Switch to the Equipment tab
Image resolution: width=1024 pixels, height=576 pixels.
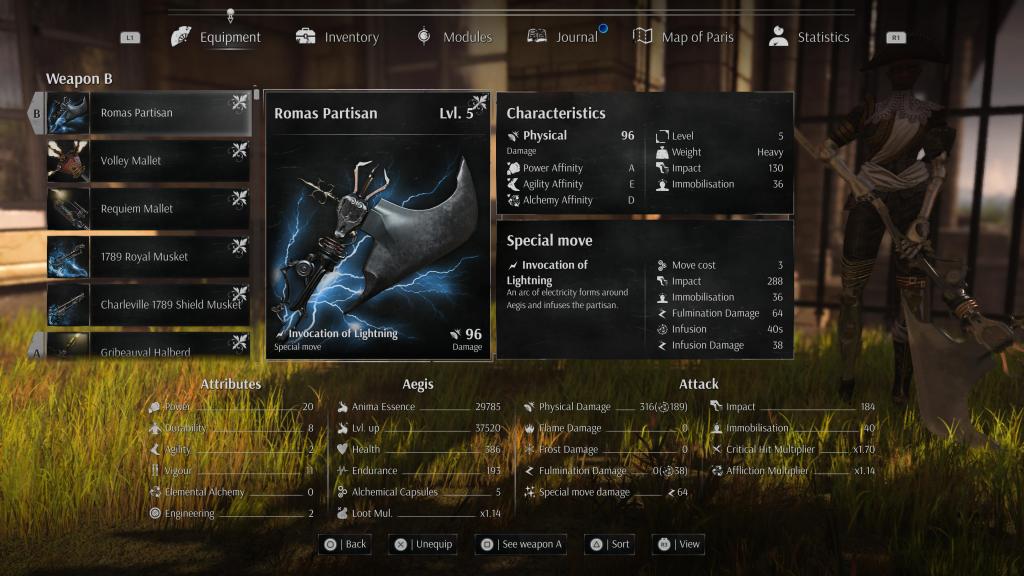click(x=217, y=37)
